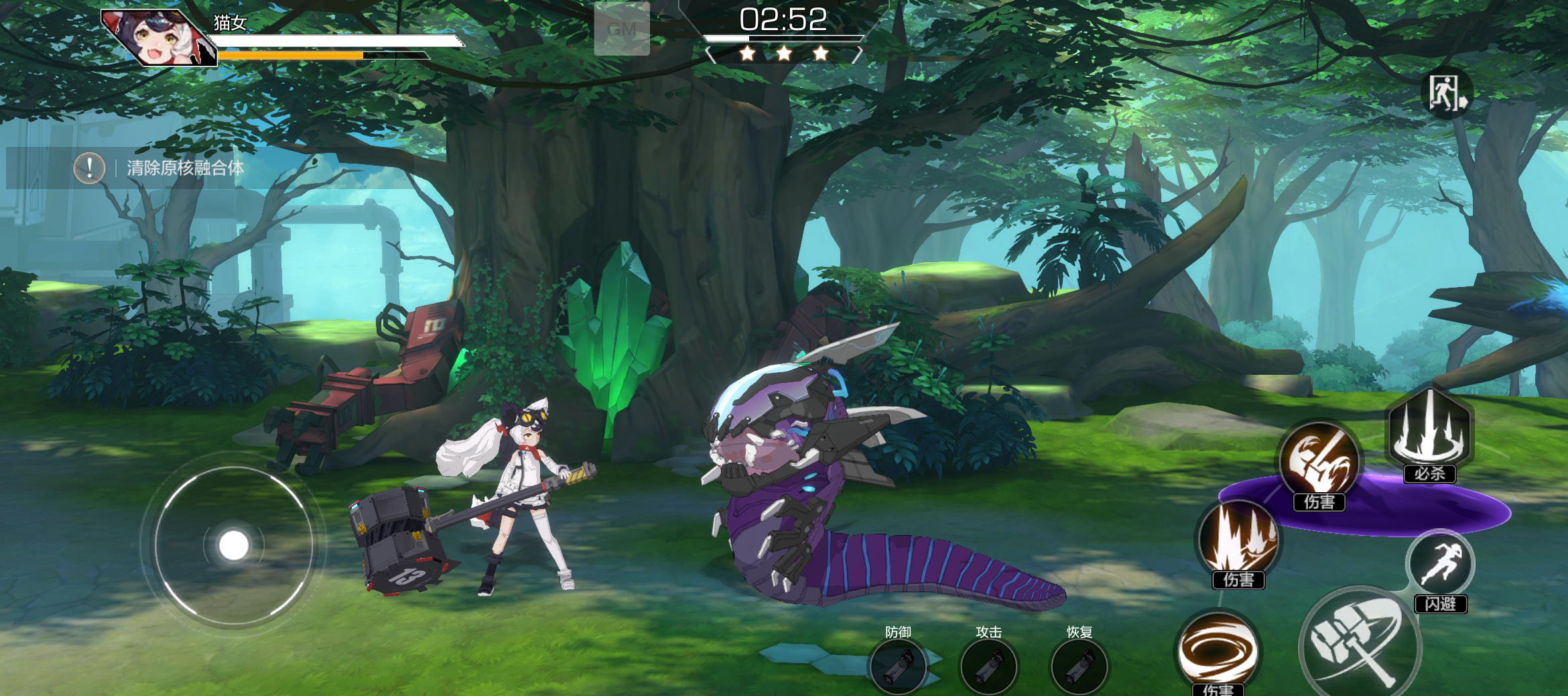This screenshot has height=696, width=1568.
Task: Use the hammer swing 伤害 skill
Action: [x=1319, y=461]
